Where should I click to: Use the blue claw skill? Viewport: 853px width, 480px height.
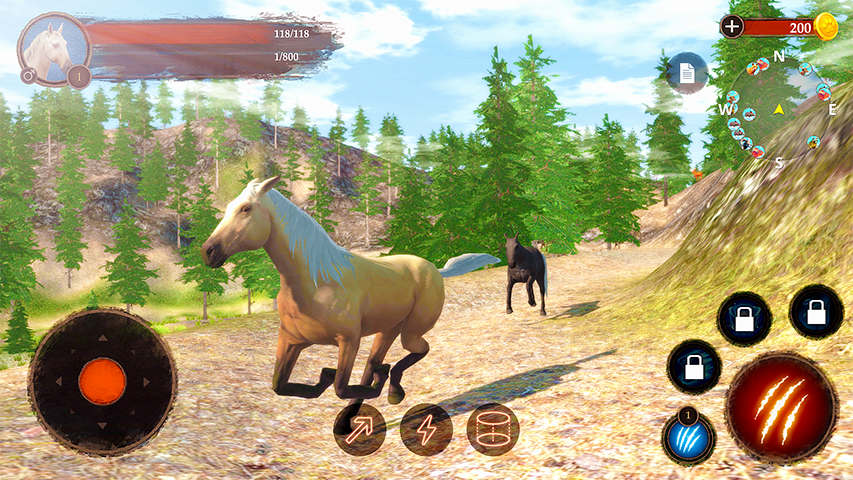(686, 437)
